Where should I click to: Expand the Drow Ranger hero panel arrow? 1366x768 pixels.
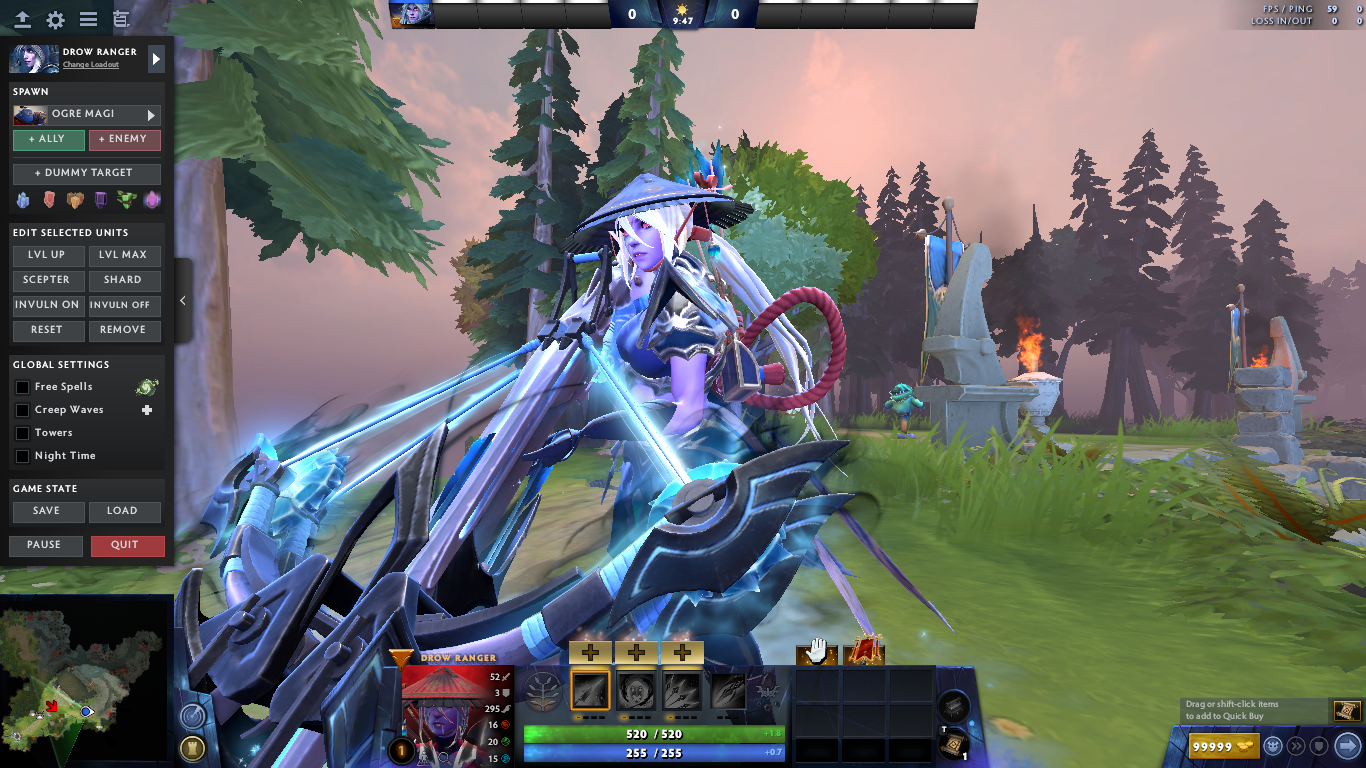[155, 59]
